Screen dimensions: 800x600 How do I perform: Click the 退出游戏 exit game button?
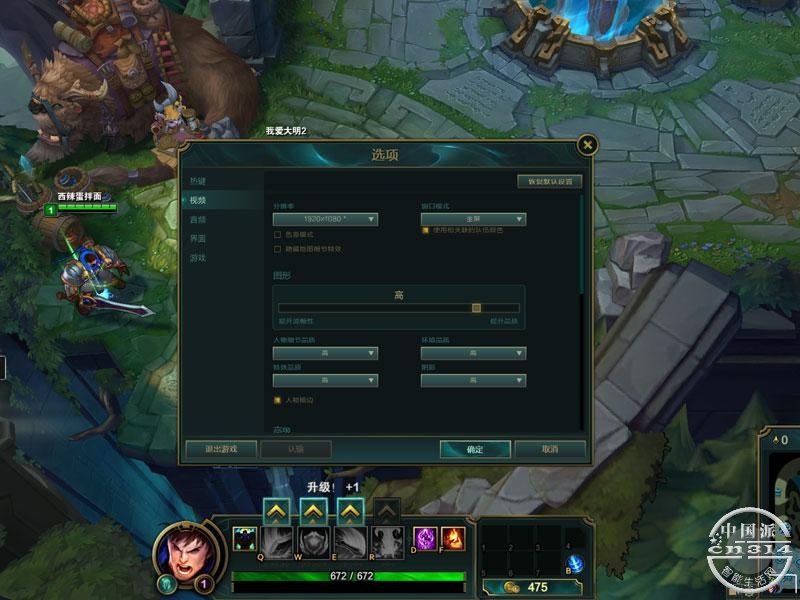[221, 449]
